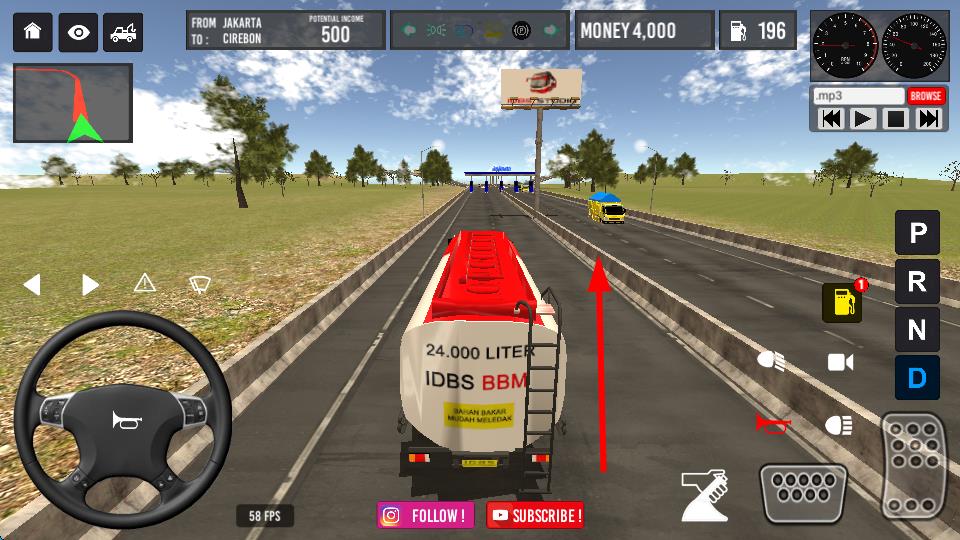Play the music track
The image size is (960, 540).
click(x=862, y=119)
